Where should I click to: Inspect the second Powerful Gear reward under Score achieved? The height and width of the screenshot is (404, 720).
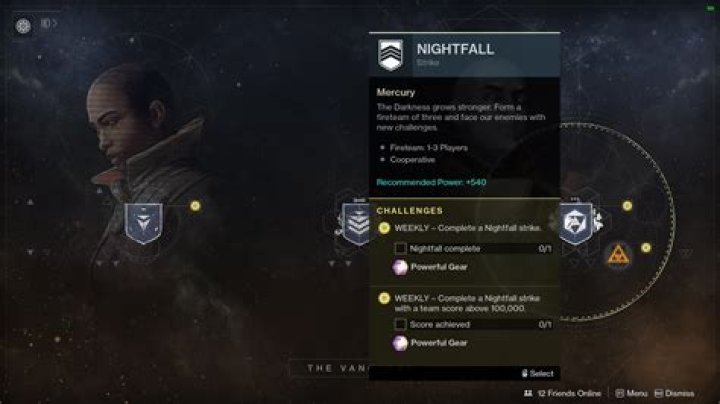(400, 343)
